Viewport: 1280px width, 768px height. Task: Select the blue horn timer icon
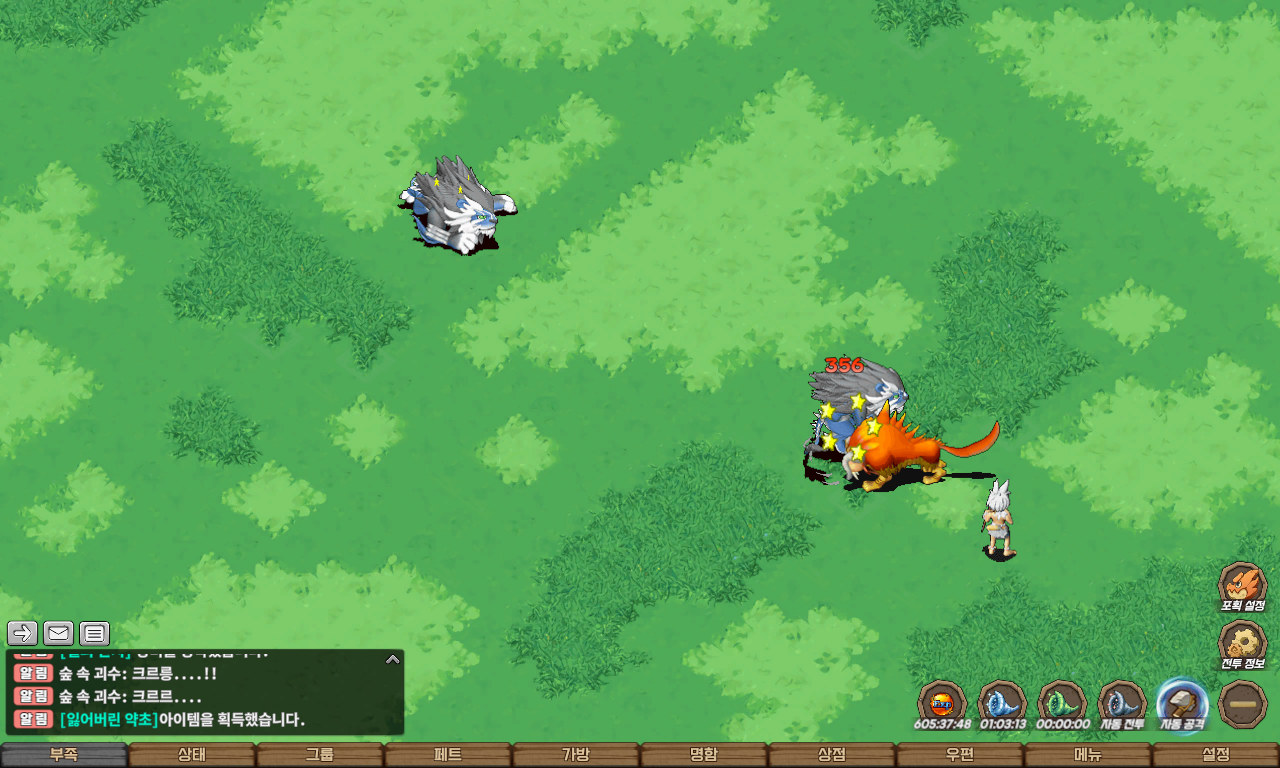1002,703
